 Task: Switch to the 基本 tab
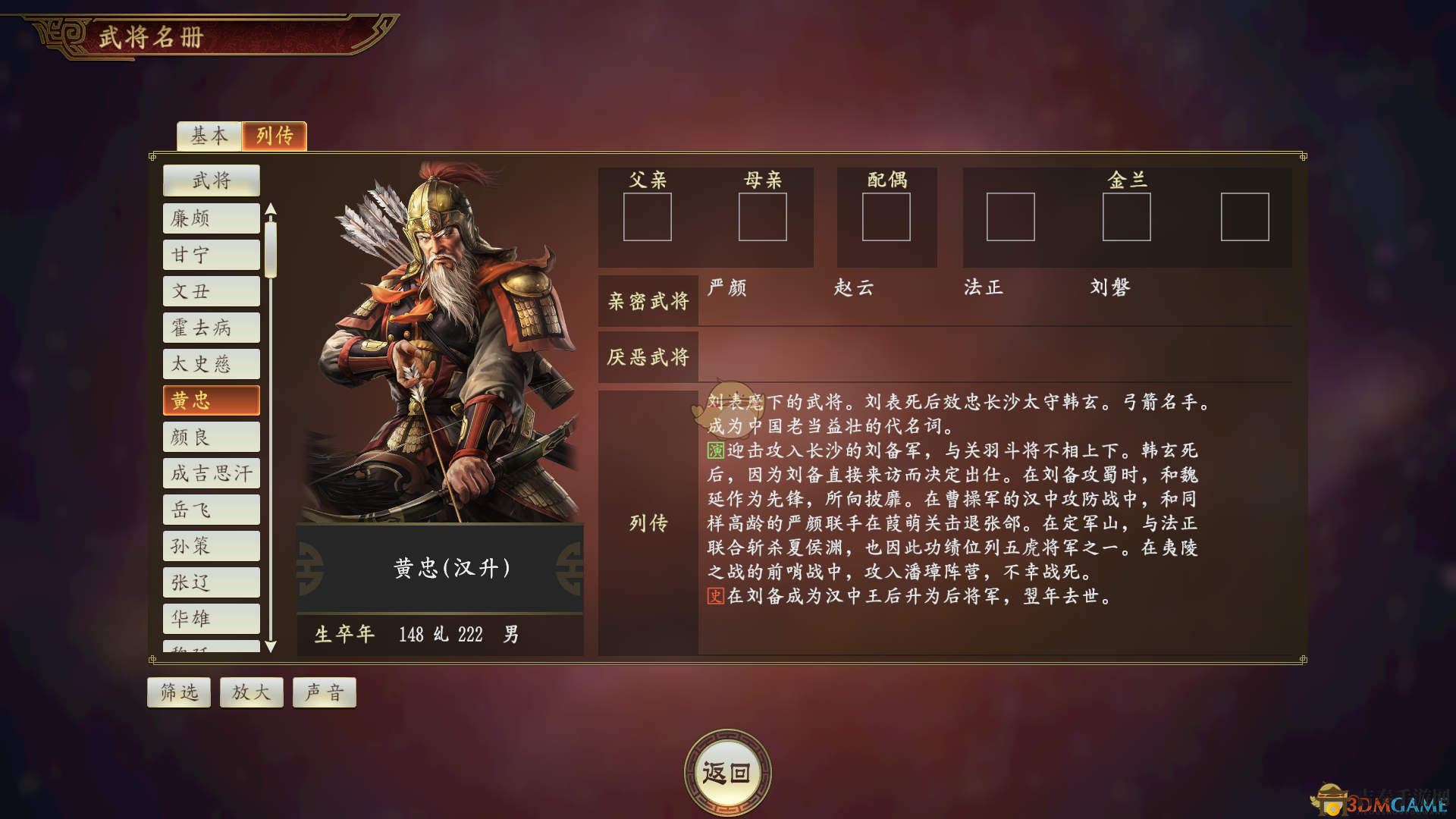point(209,136)
